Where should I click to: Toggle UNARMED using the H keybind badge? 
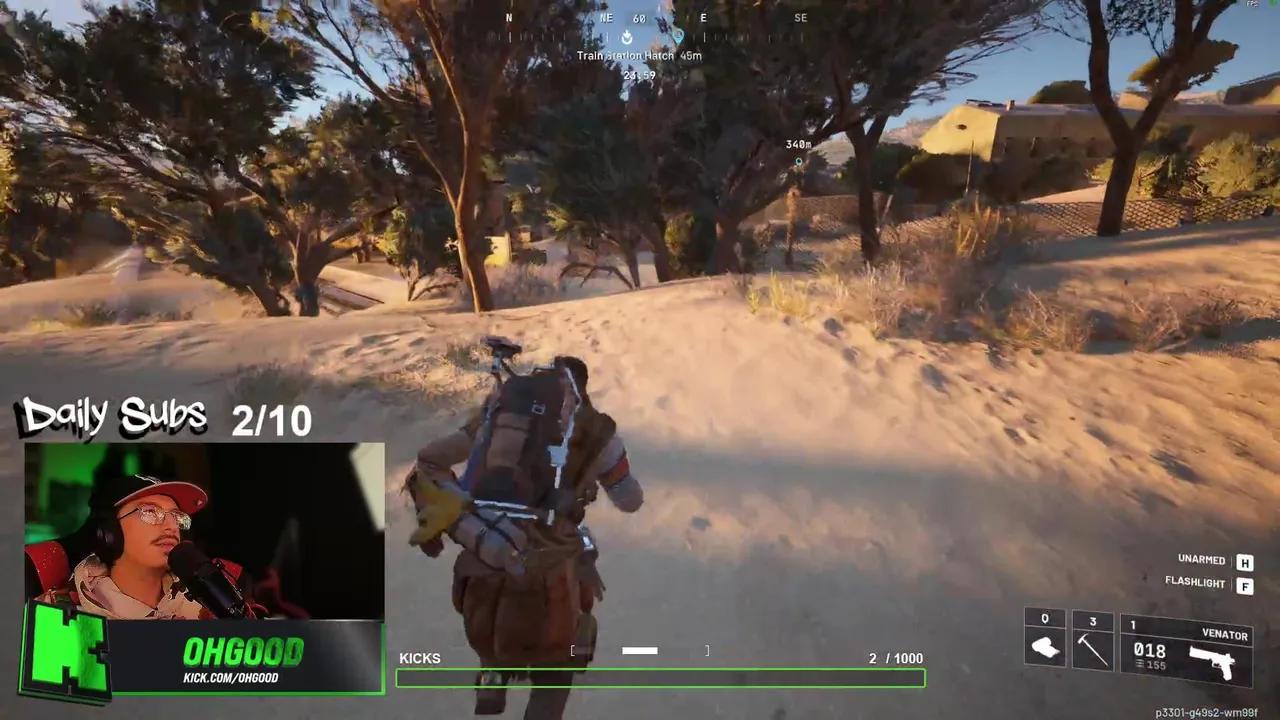tap(1245, 561)
